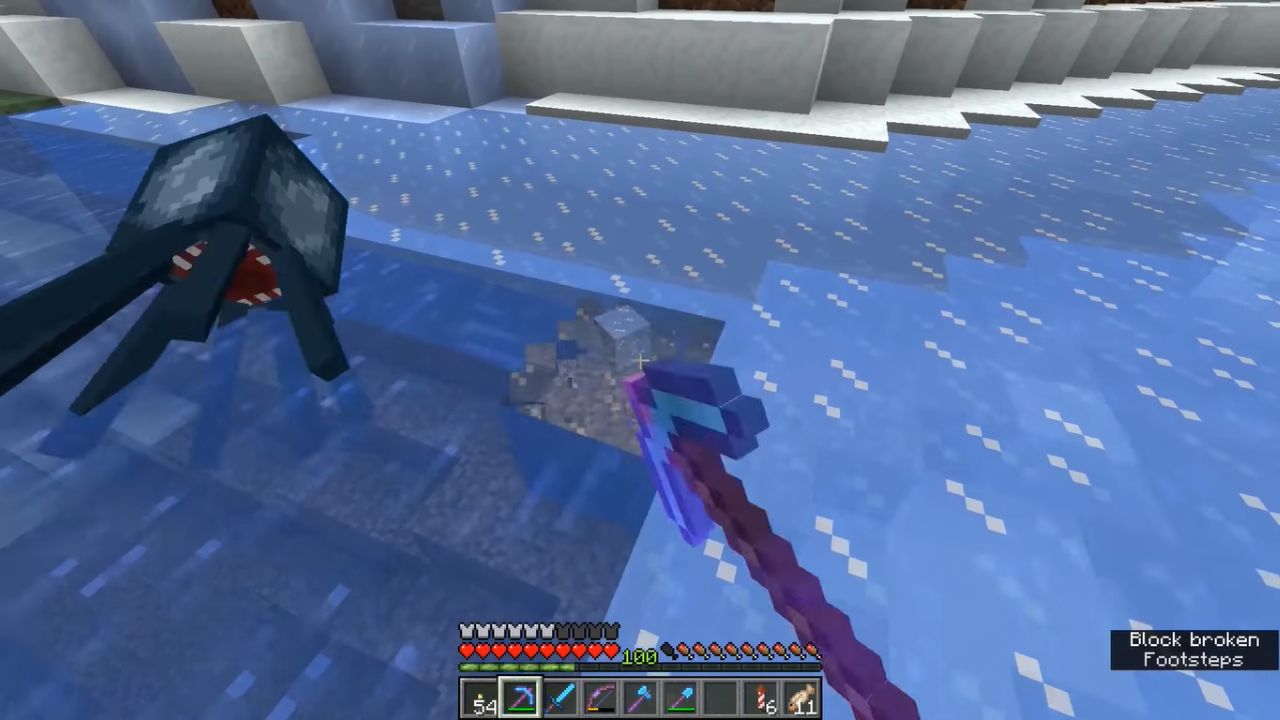Click the Footsteps subtitle caption
This screenshot has height=720, width=1280.
pos(1192,661)
